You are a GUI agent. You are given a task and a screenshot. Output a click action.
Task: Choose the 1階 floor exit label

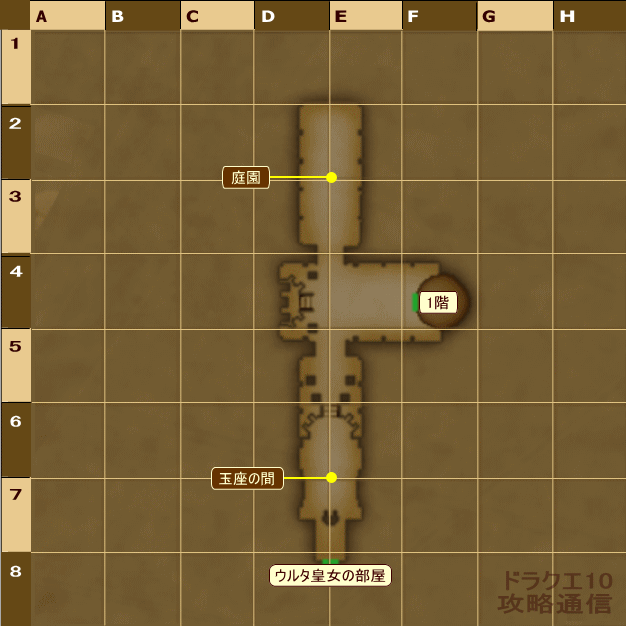pos(438,302)
